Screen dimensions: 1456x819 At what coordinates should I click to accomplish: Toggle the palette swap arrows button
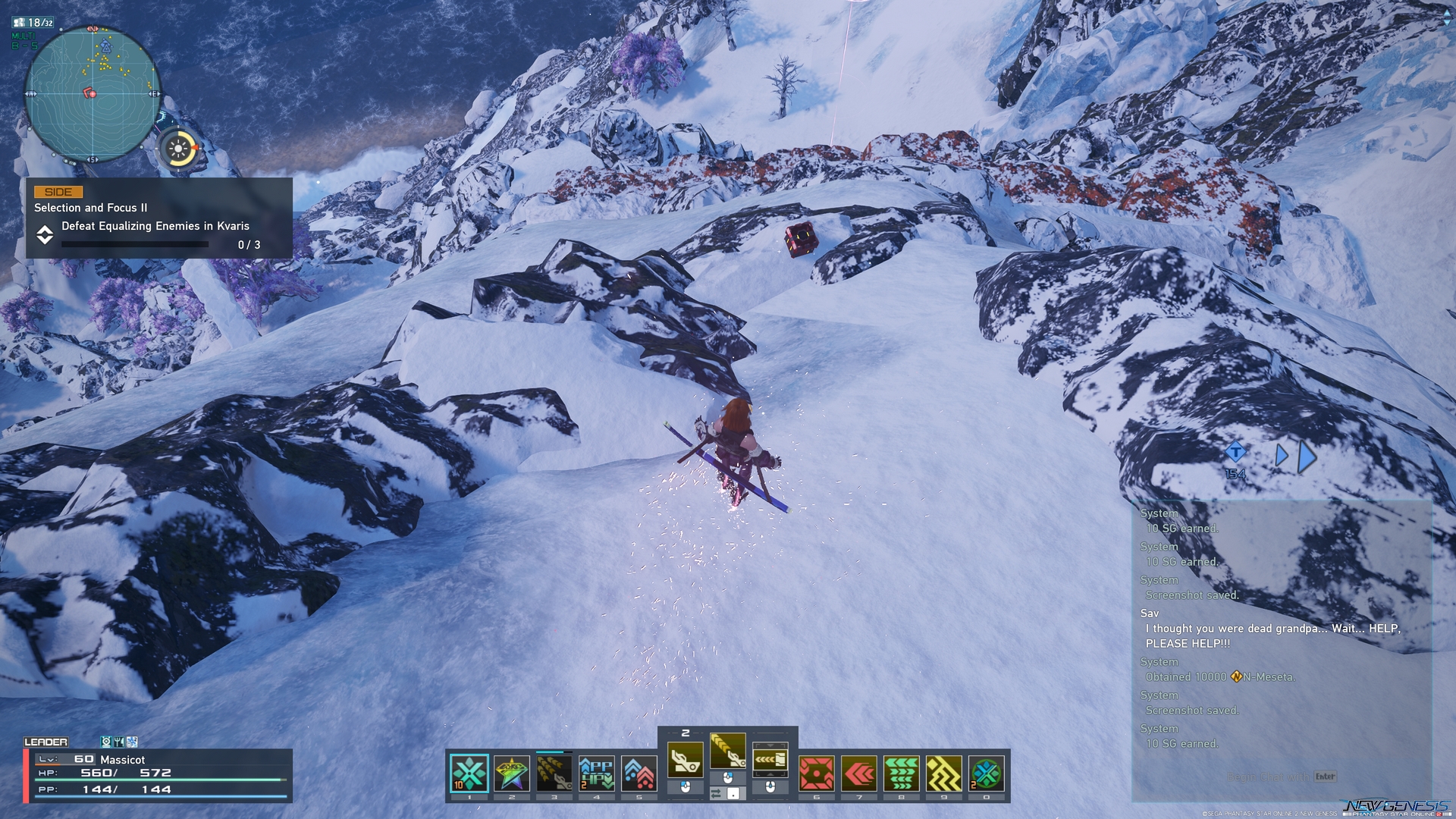click(x=717, y=793)
